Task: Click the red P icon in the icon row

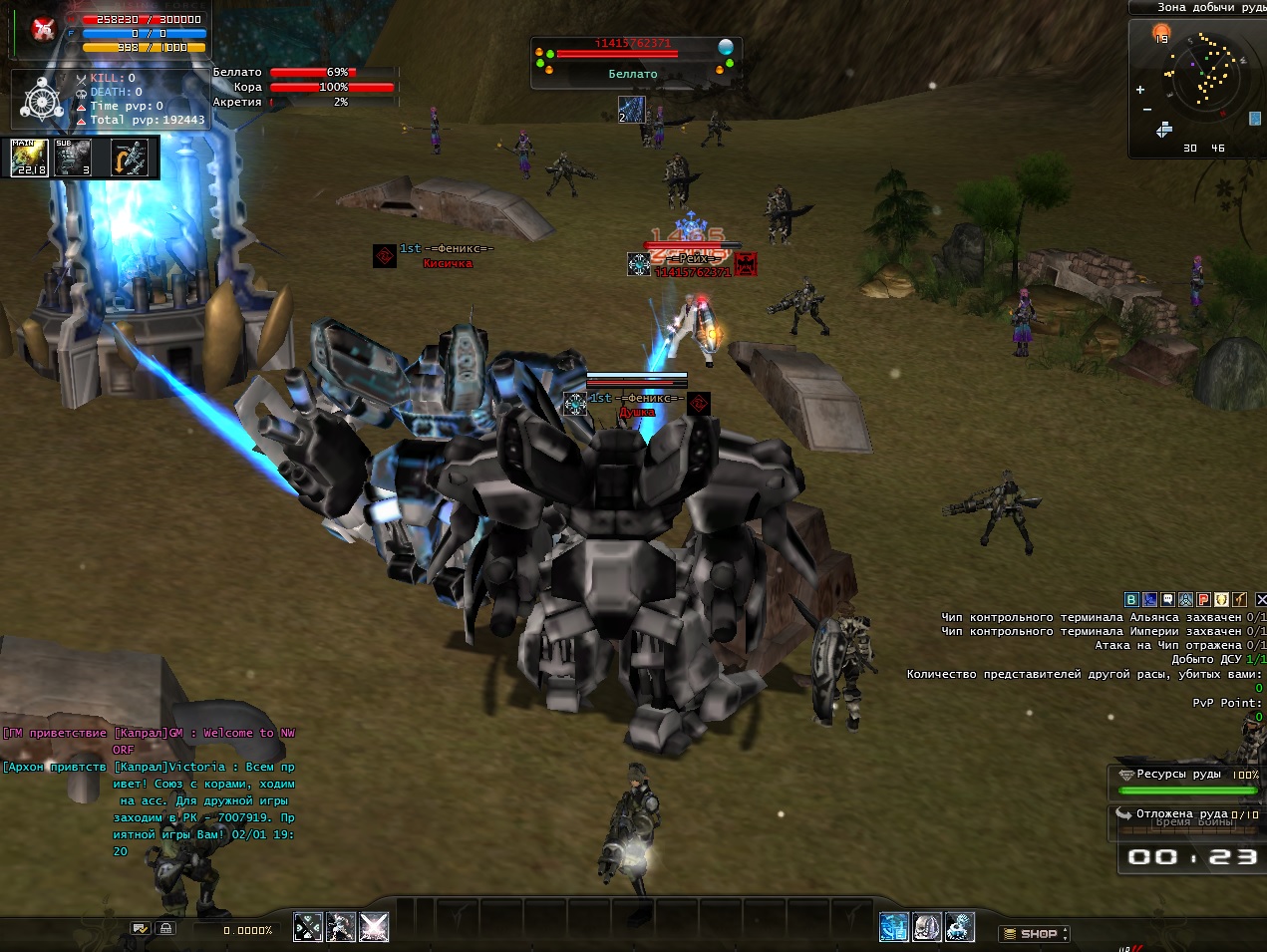Action: coord(1203,600)
